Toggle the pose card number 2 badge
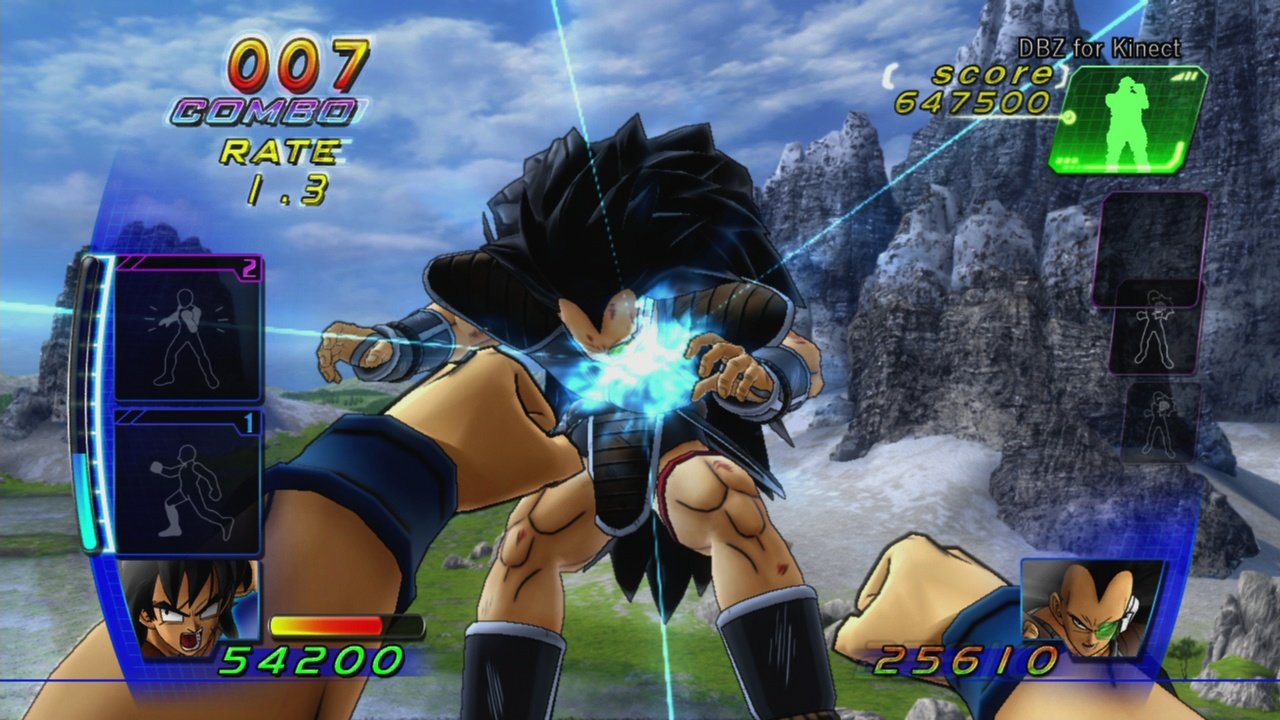The width and height of the screenshot is (1280, 720). coord(247,269)
